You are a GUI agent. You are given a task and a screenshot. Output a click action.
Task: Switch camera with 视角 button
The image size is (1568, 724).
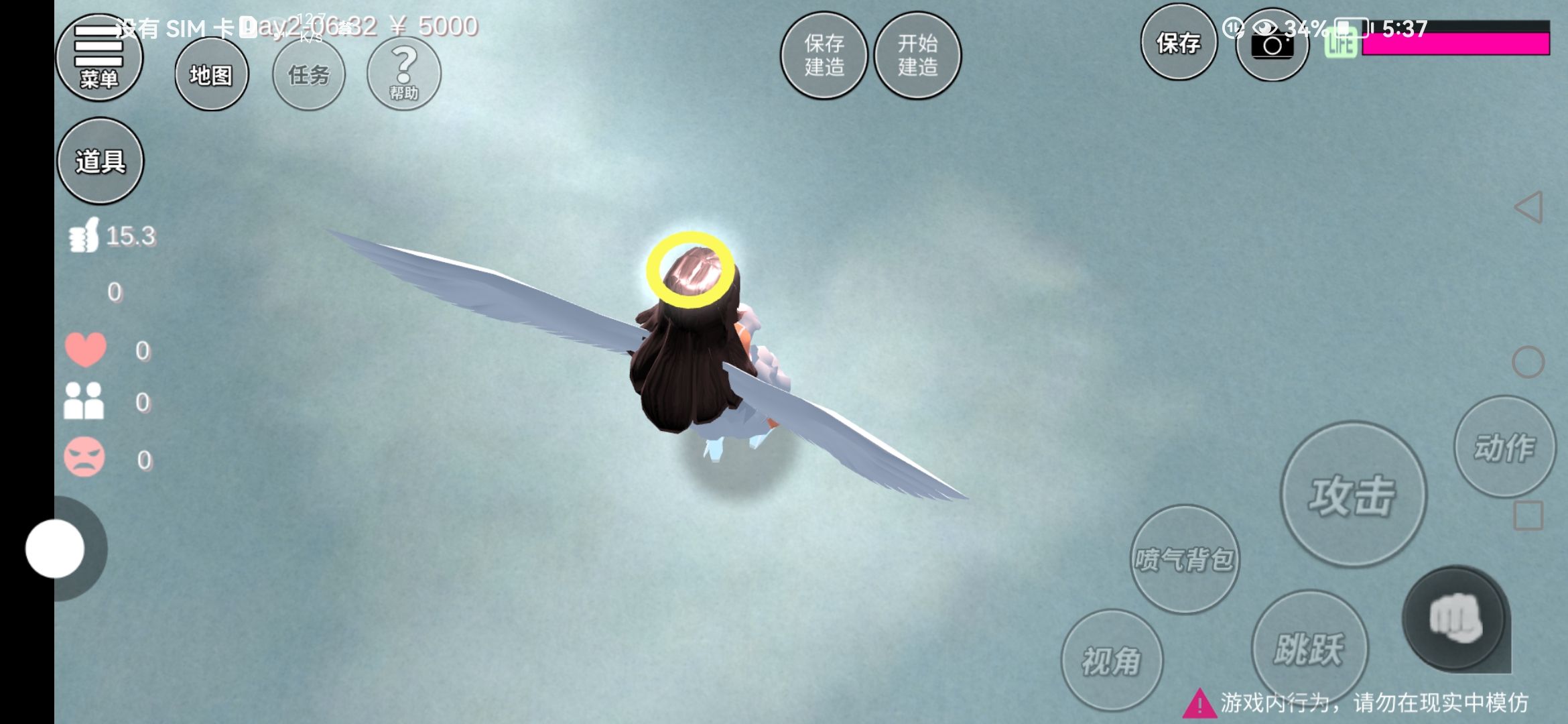point(1111,660)
